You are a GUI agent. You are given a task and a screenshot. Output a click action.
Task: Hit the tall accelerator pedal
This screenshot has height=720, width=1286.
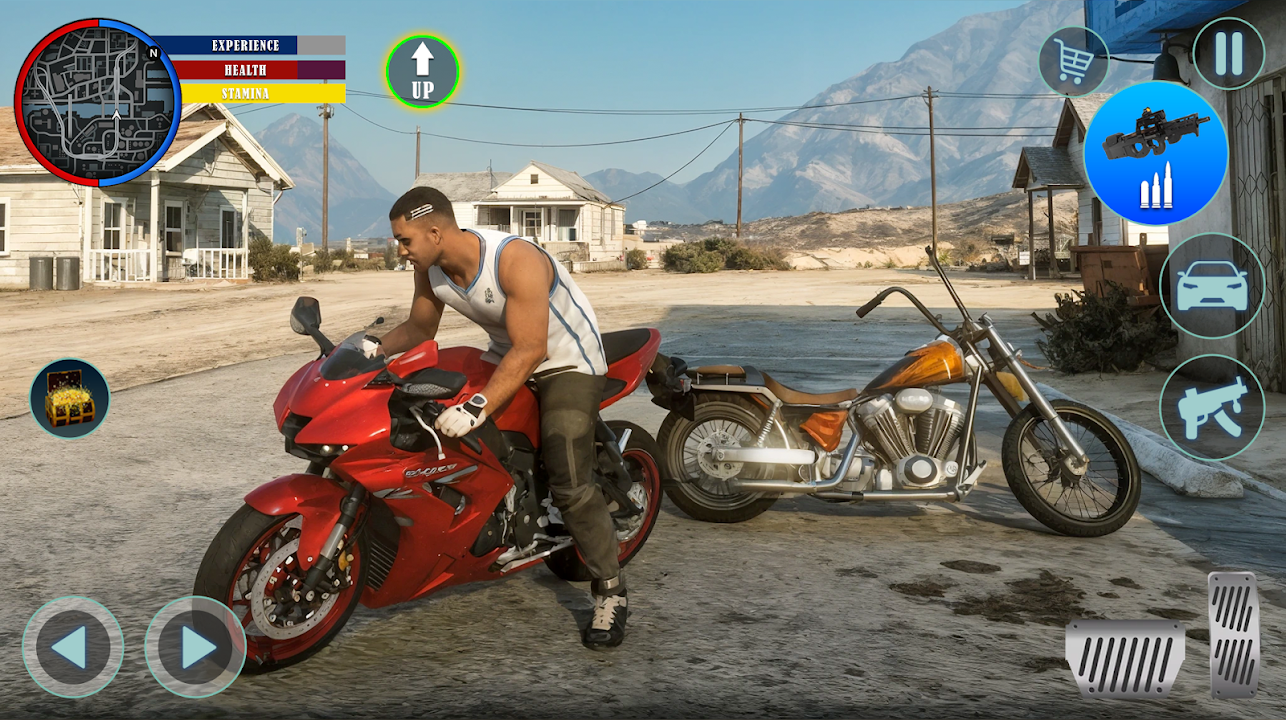pyautogui.click(x=1234, y=634)
